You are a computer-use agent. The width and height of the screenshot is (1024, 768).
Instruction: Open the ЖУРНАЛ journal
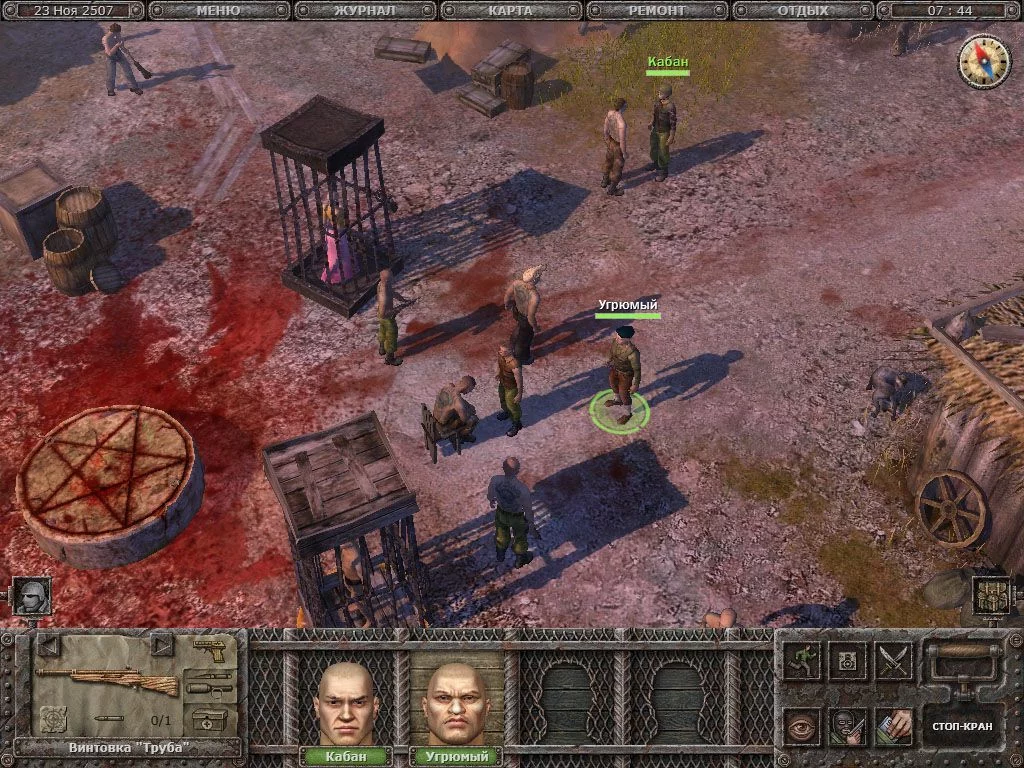tap(366, 11)
